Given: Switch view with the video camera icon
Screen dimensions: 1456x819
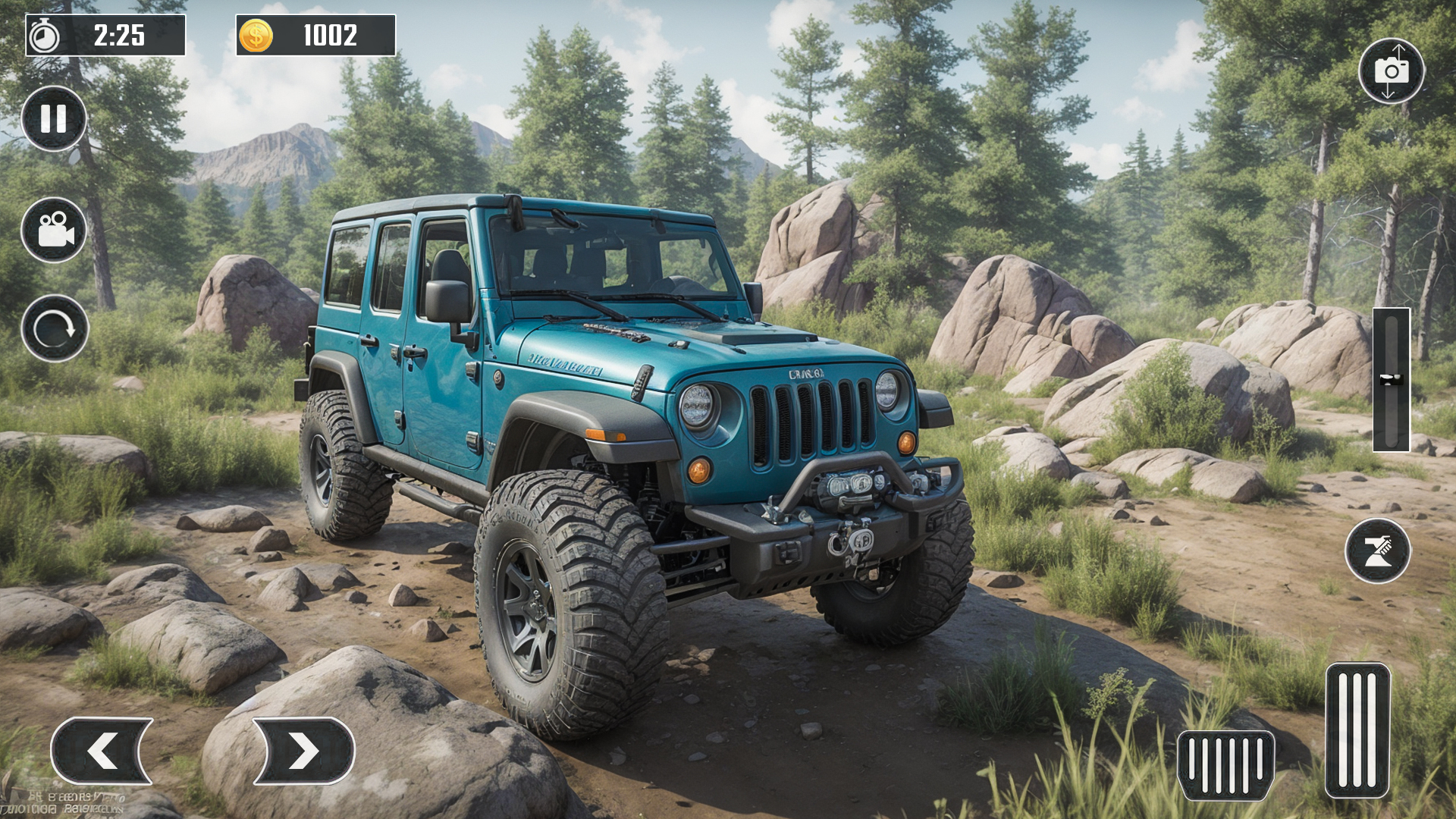Looking at the screenshot, I should coord(54,230).
